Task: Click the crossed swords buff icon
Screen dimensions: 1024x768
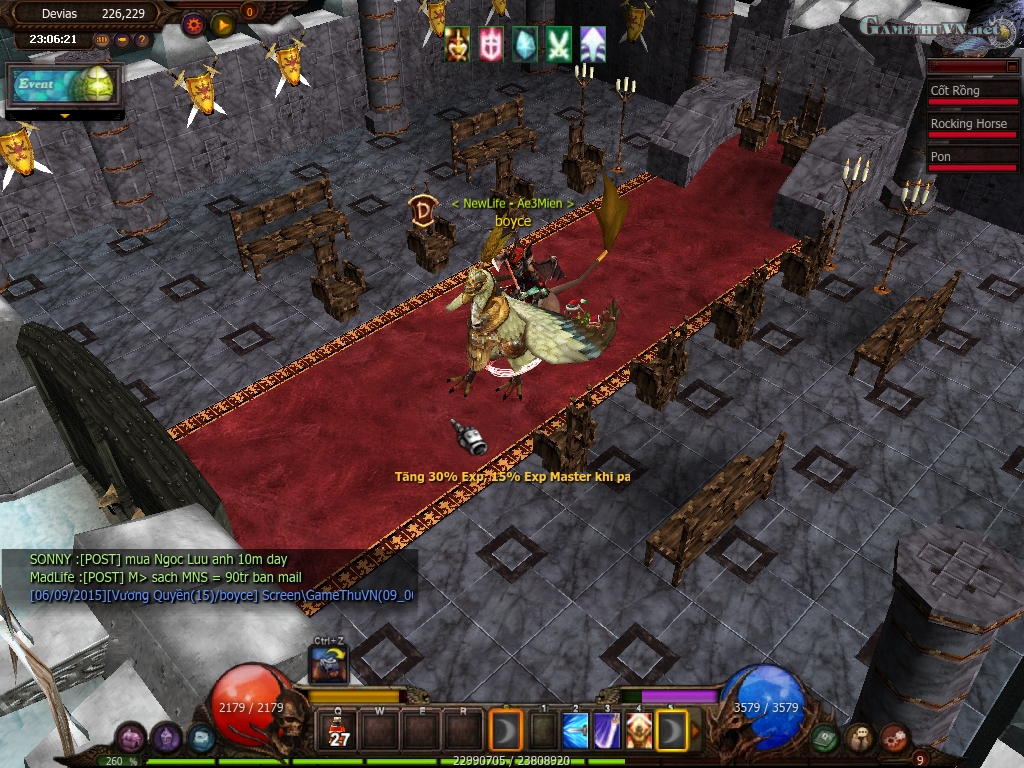Action: click(x=559, y=45)
